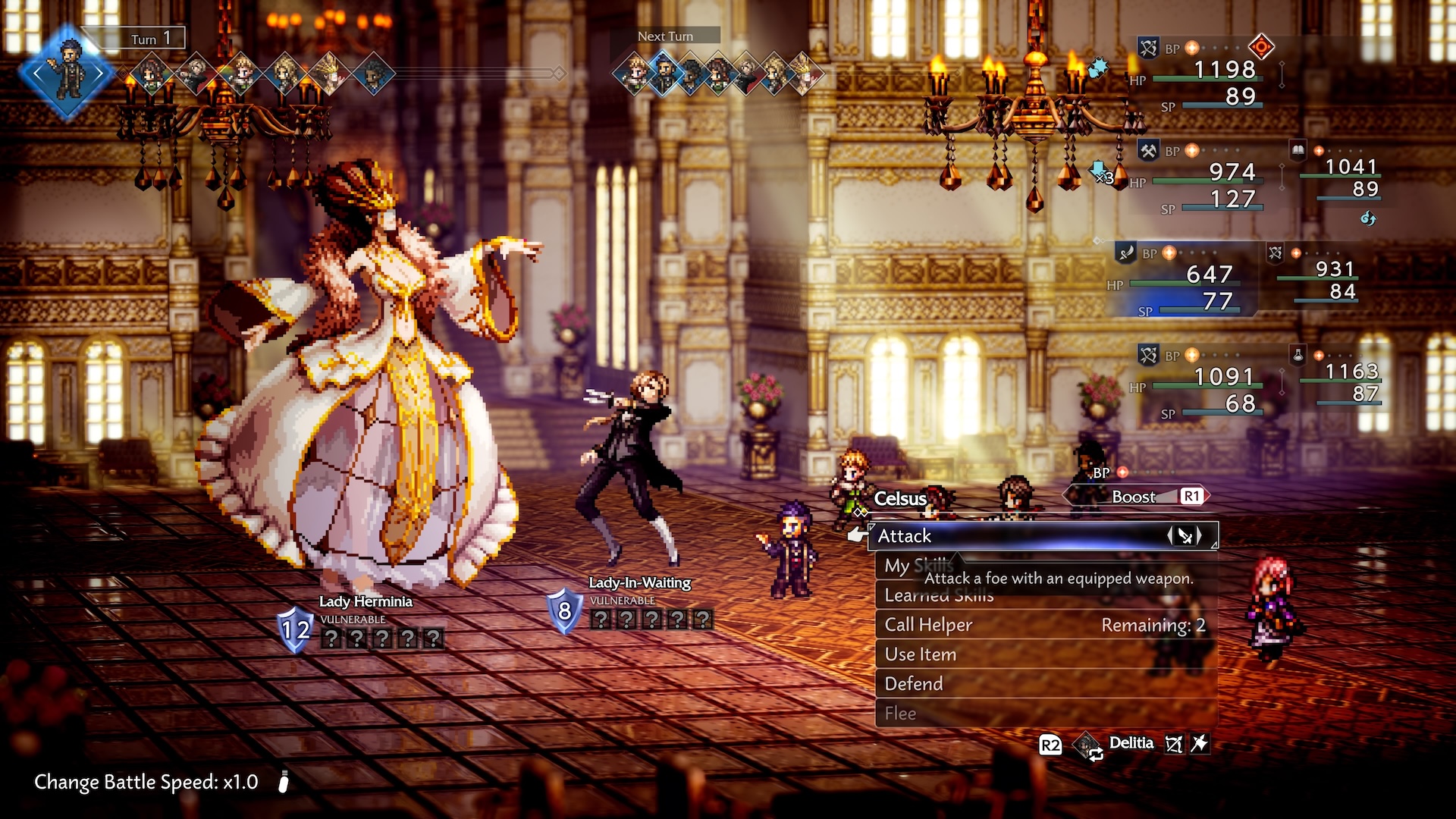The width and height of the screenshot is (1456, 819).
Task: Click the crossed-hammers Merchant icon near 974 HP
Action: click(x=1149, y=152)
